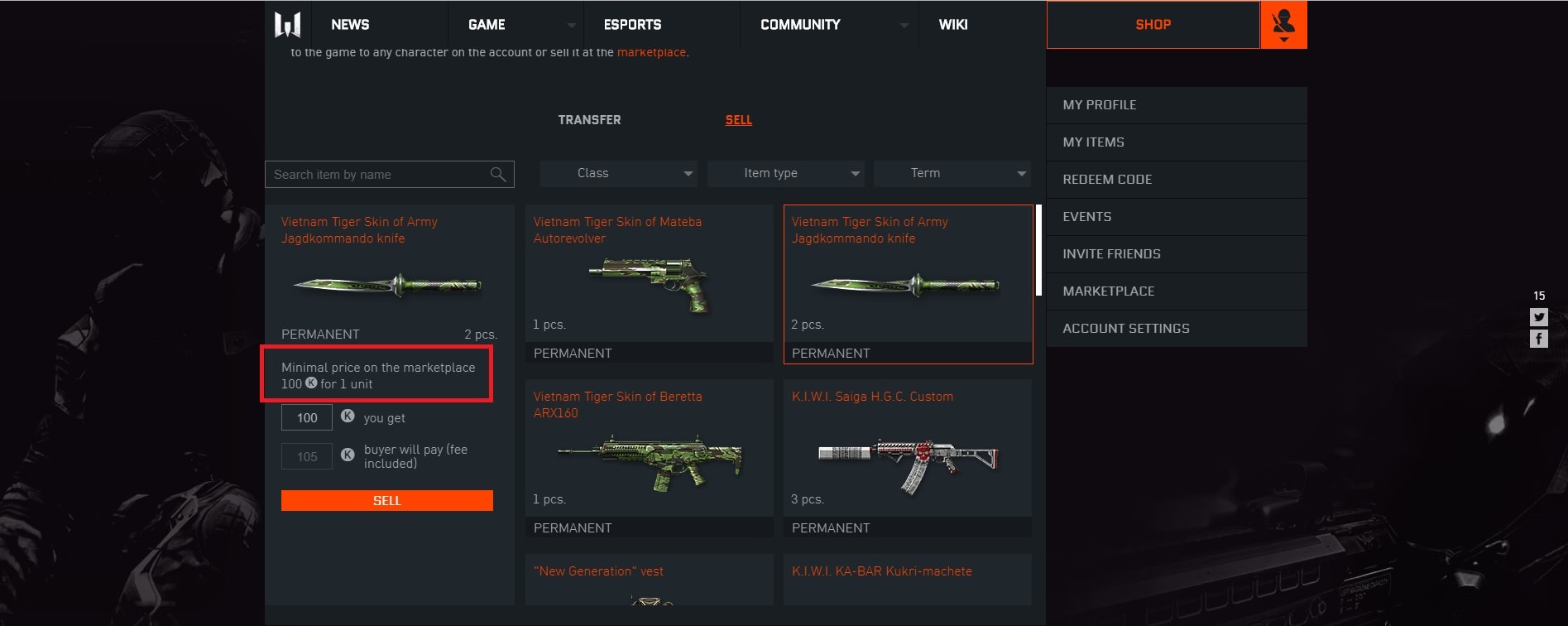
Task: Switch to the TRANSFER tab
Action: click(x=589, y=119)
